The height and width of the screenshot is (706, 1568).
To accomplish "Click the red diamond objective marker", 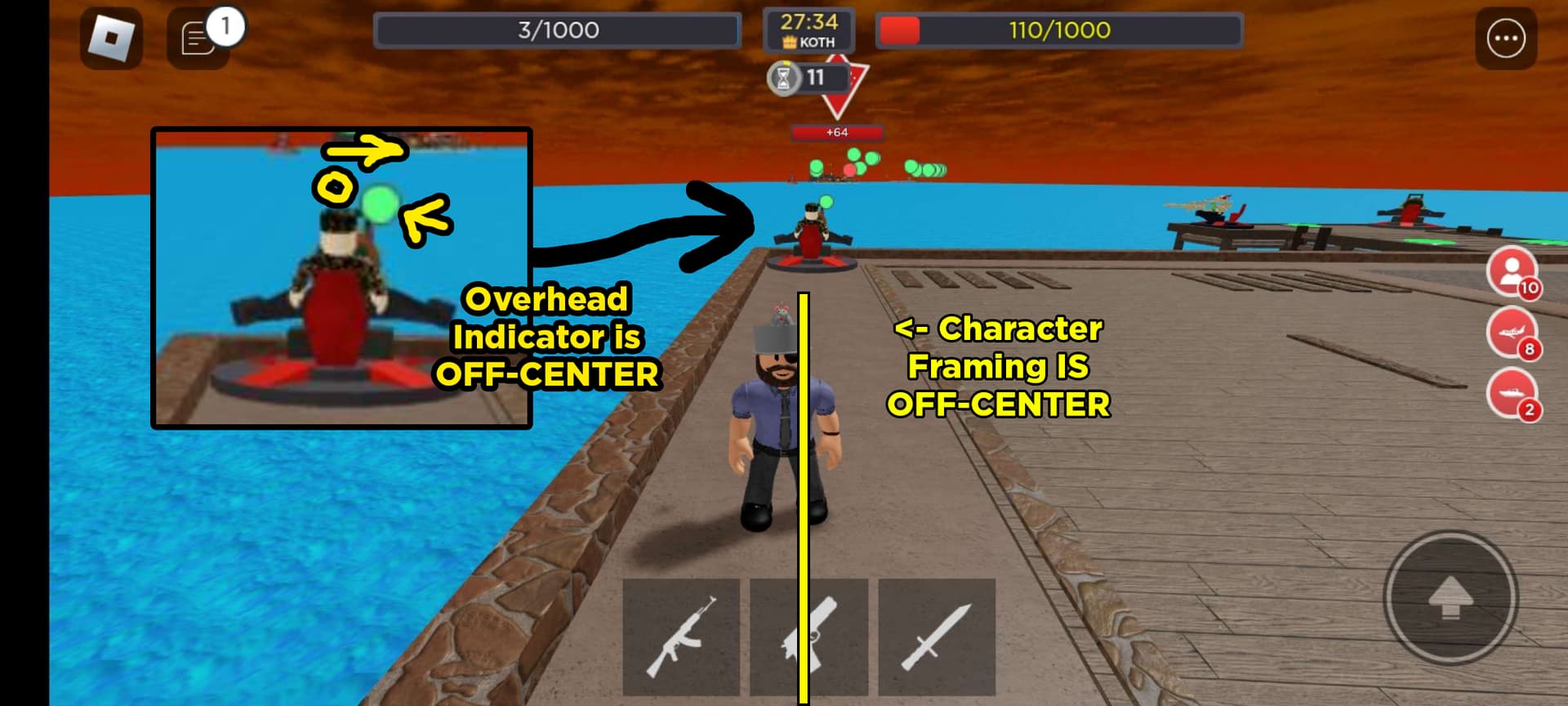I will pyautogui.click(x=845, y=94).
